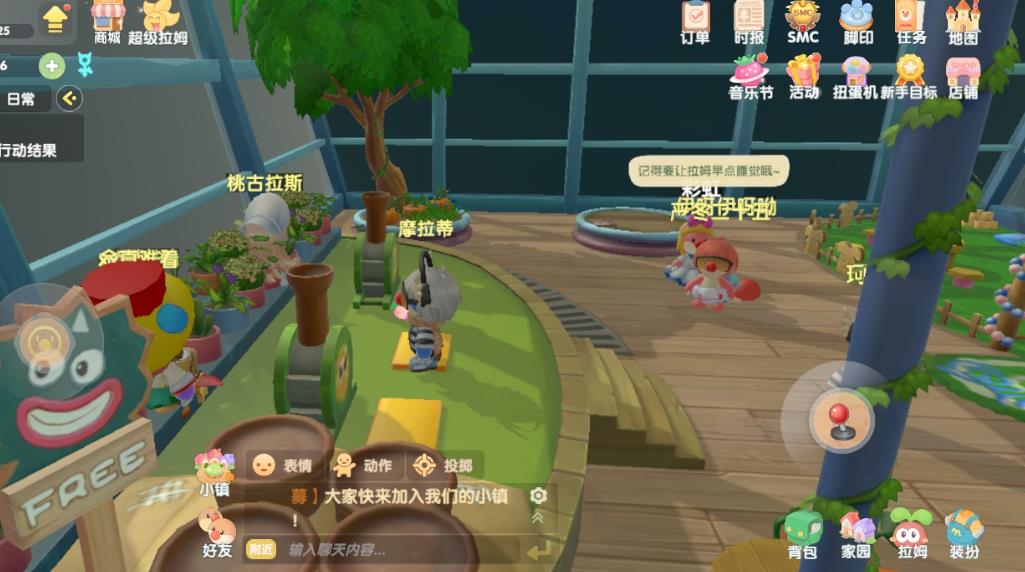Viewport: 1025px width, 572px height.
Task: Open the 地图 castle map
Action: pos(962,21)
